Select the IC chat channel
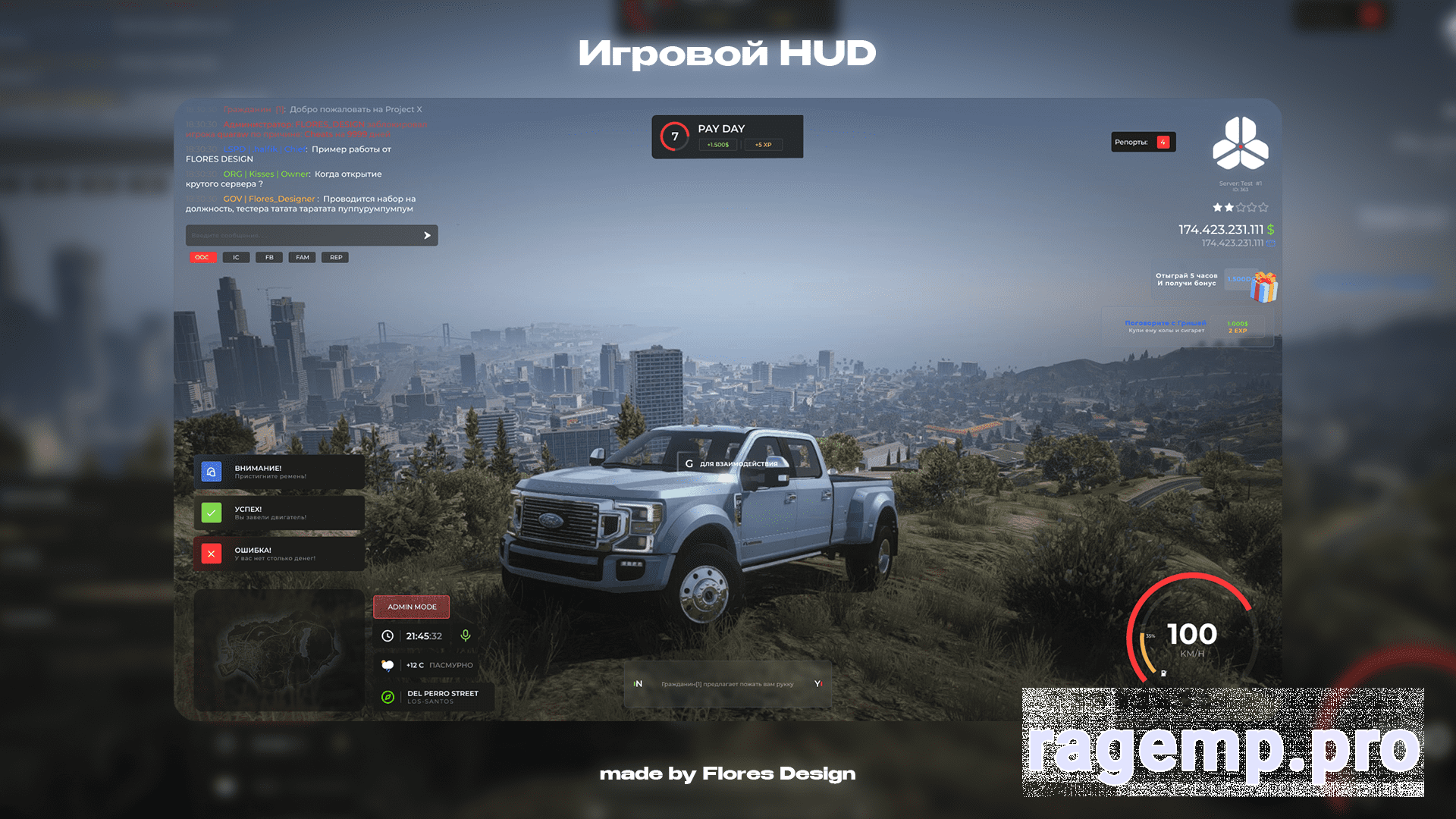The width and height of the screenshot is (1456, 819). [x=236, y=257]
